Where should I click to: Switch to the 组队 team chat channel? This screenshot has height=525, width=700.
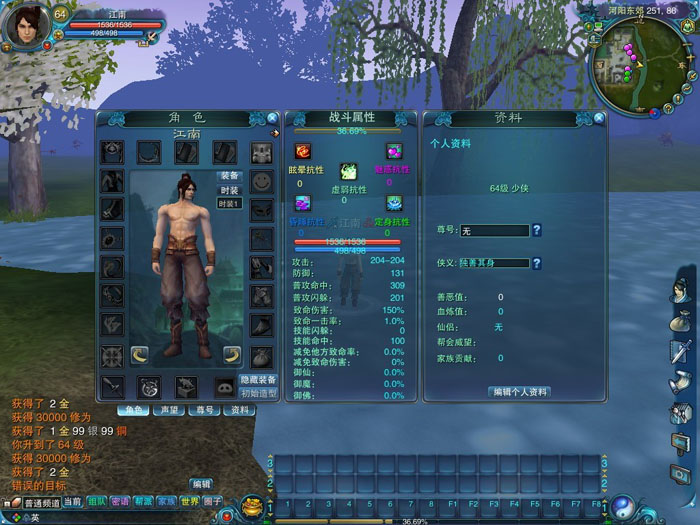click(x=97, y=501)
